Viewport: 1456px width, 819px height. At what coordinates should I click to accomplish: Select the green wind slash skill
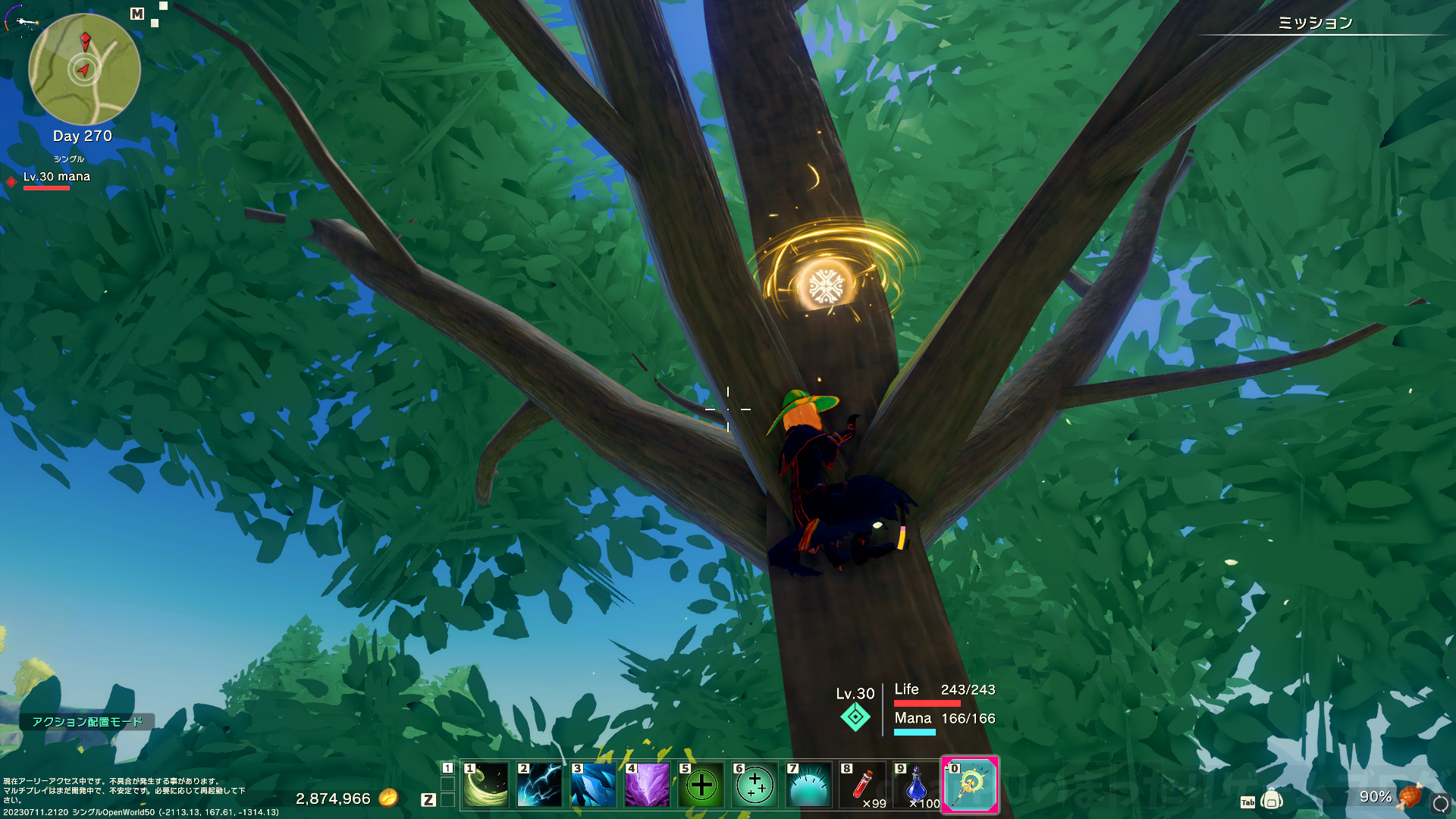pyautogui.click(x=486, y=786)
